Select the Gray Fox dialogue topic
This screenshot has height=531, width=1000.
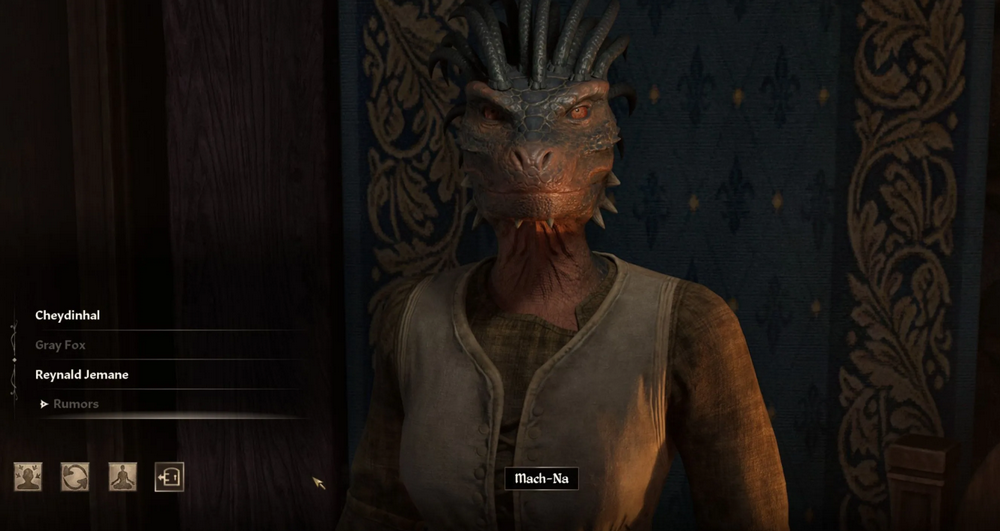60,345
